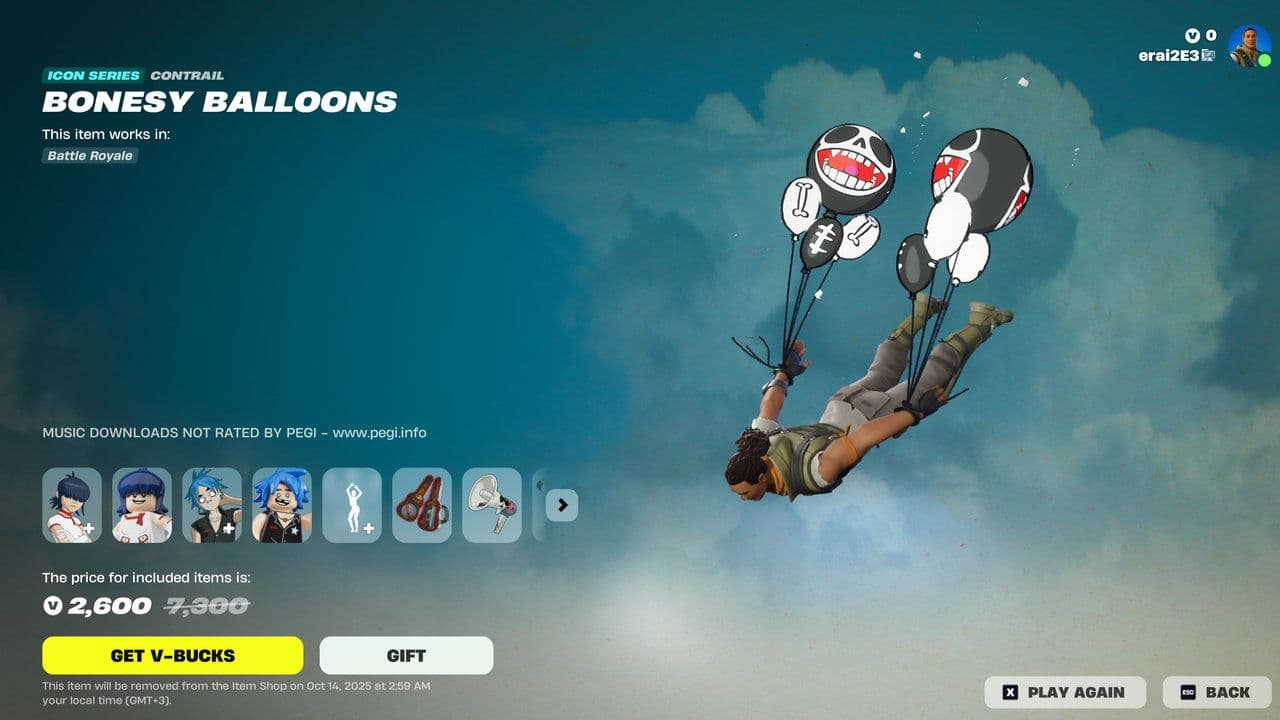Expand more bundle items with right arrow

click(561, 505)
